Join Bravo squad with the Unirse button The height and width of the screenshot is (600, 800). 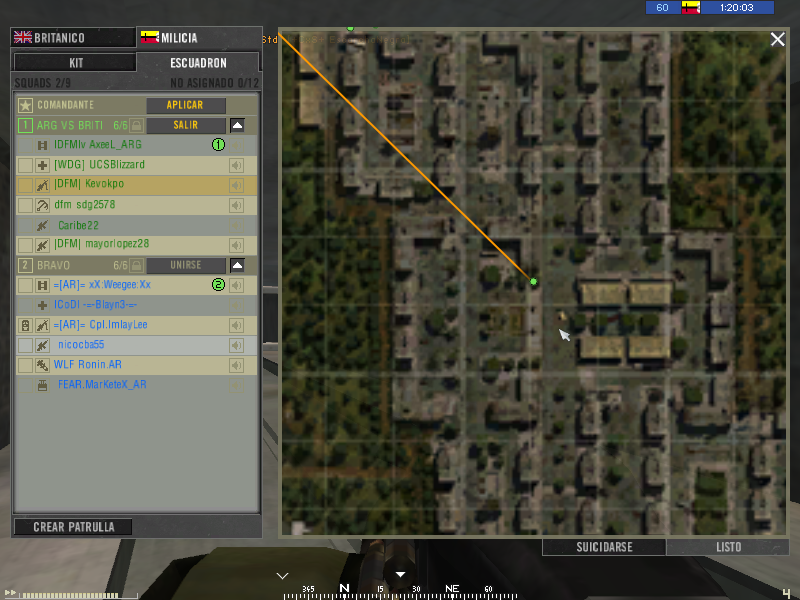click(186, 265)
